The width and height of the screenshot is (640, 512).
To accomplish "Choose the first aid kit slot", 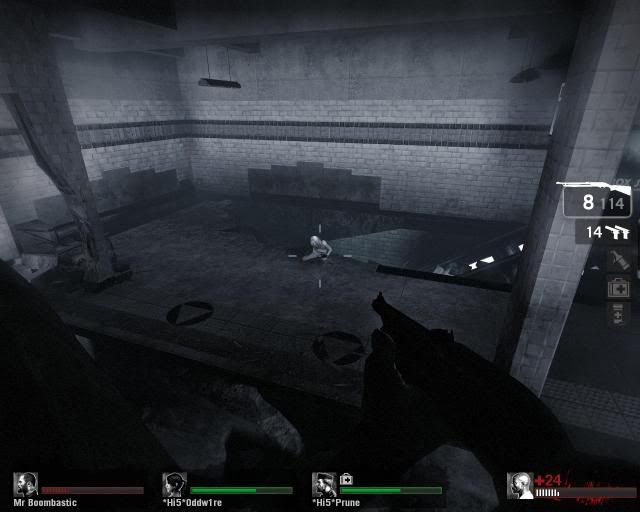I will [x=619, y=288].
